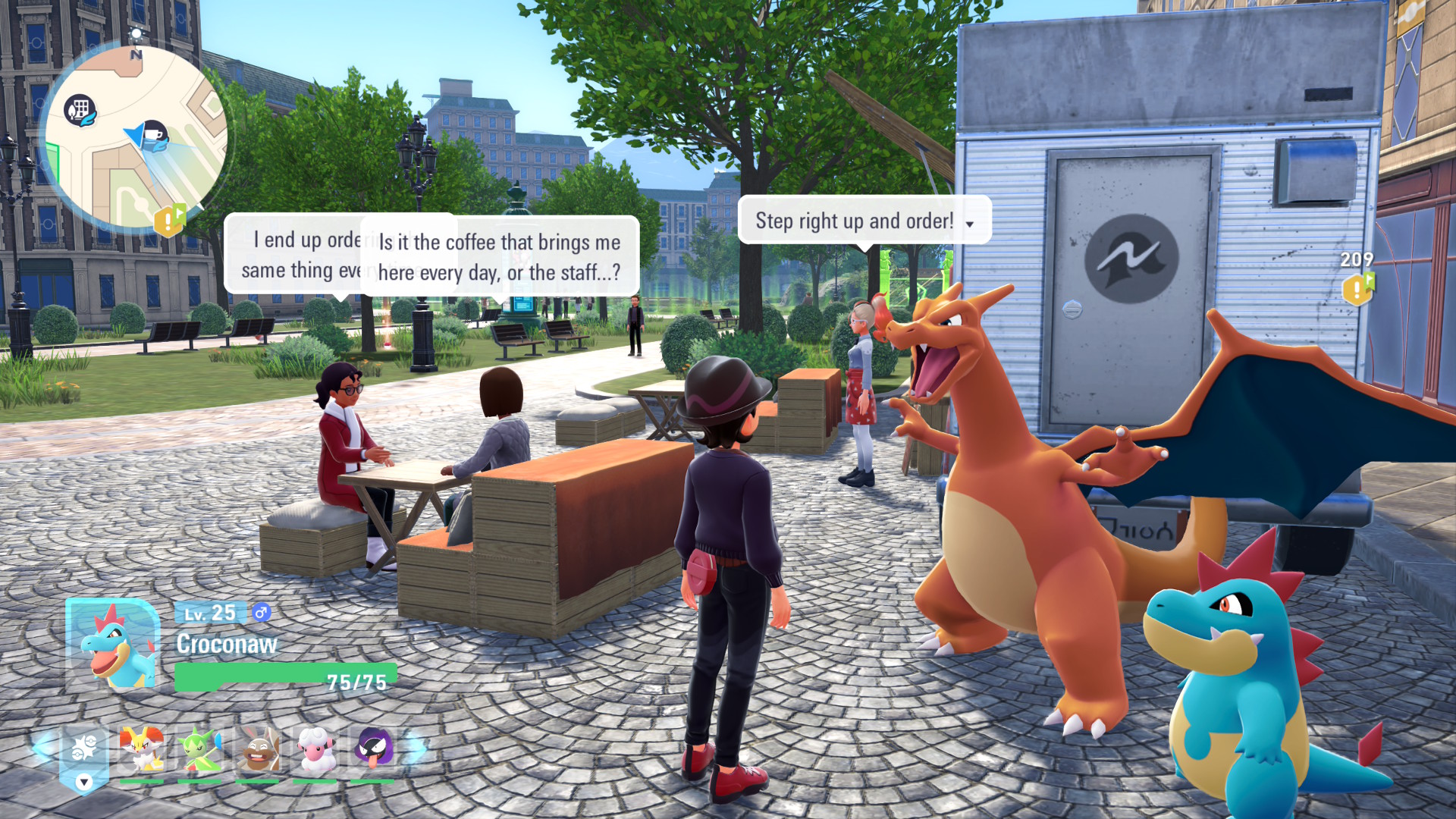The width and height of the screenshot is (1456, 819).
Task: Select the Croconaw portrait
Action: (114, 645)
